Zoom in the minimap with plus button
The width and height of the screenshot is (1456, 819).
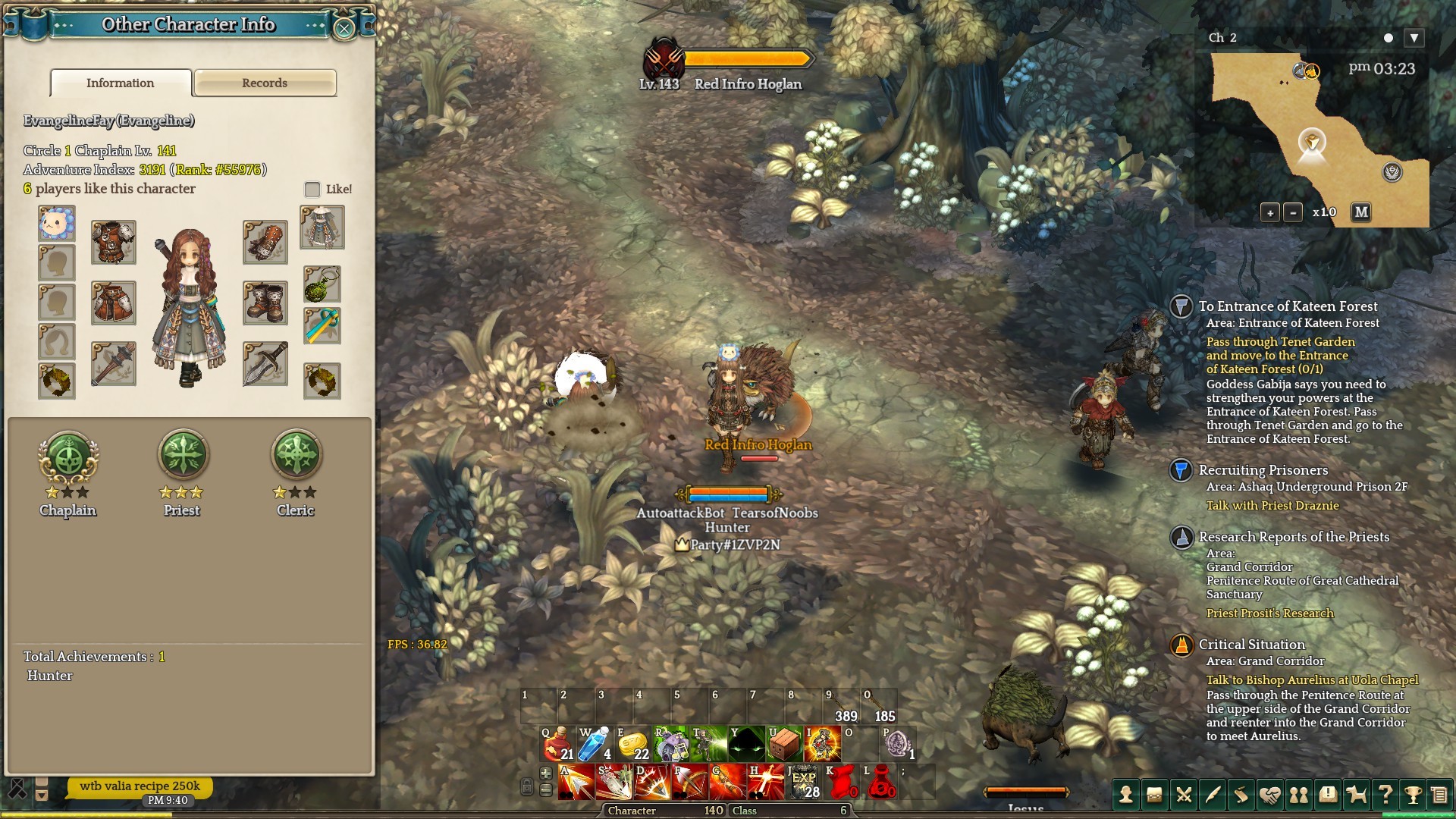click(1270, 212)
